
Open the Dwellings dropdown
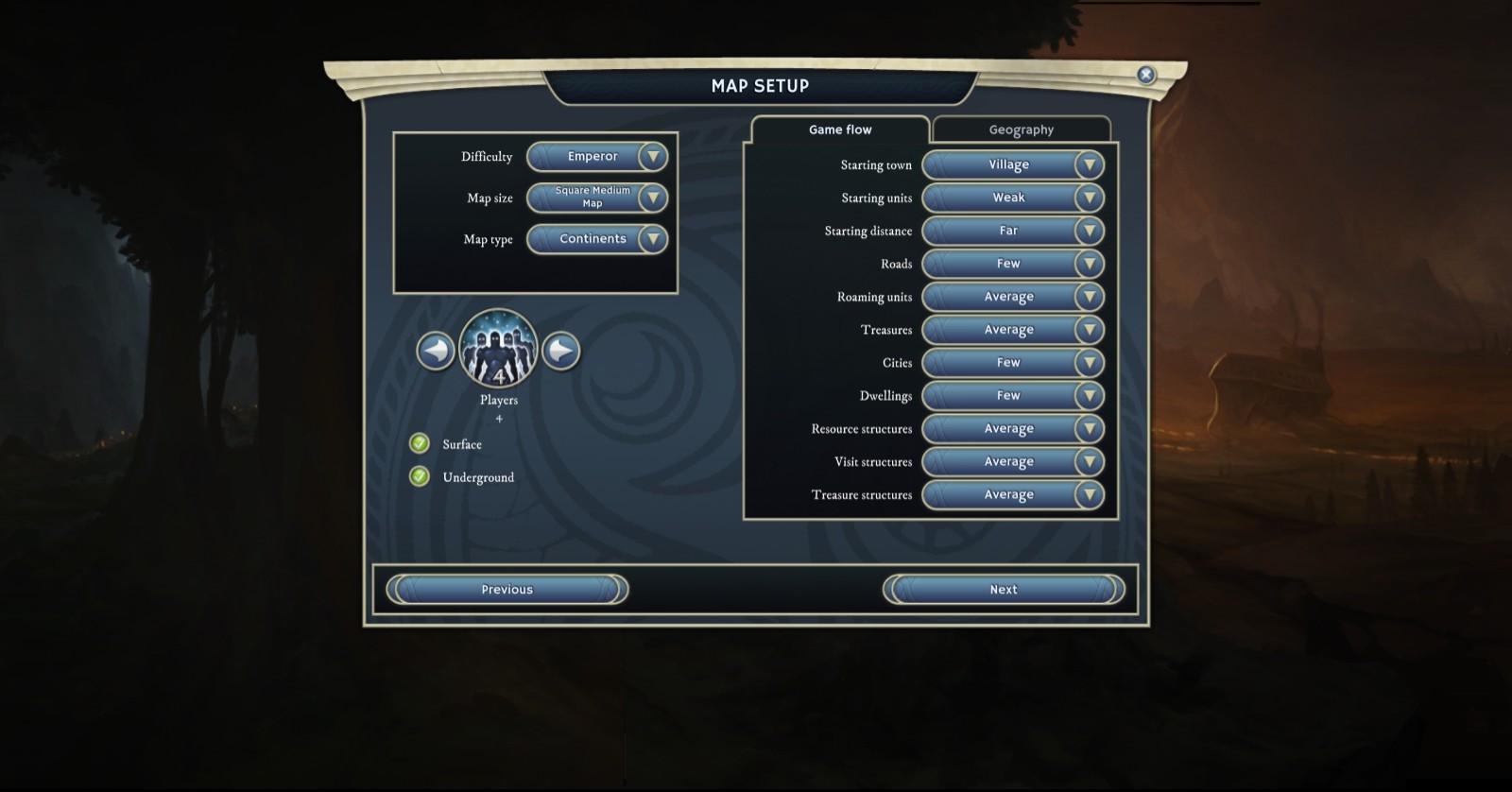(1013, 396)
